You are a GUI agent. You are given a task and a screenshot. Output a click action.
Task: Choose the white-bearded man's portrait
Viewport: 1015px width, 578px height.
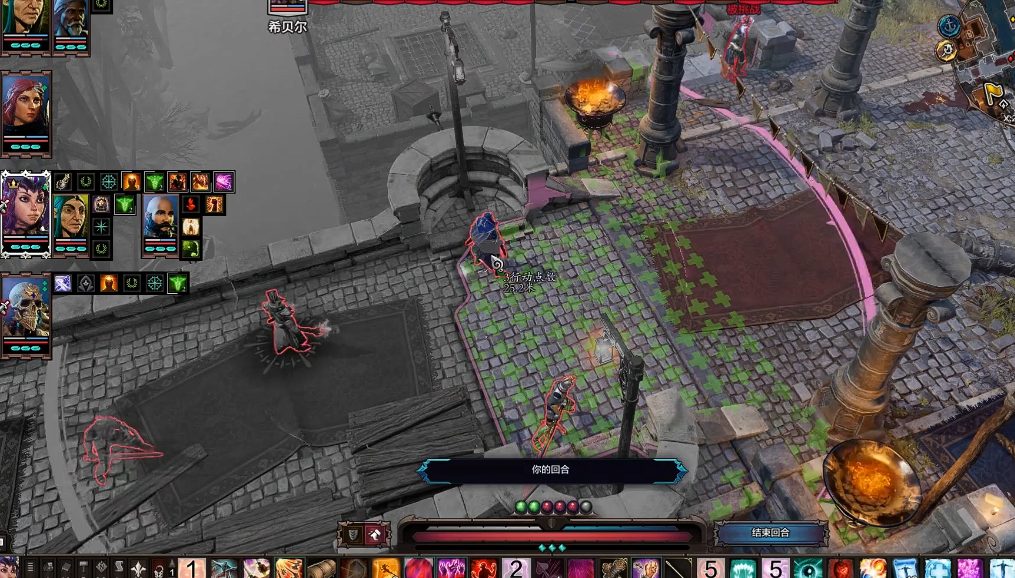pos(71,22)
